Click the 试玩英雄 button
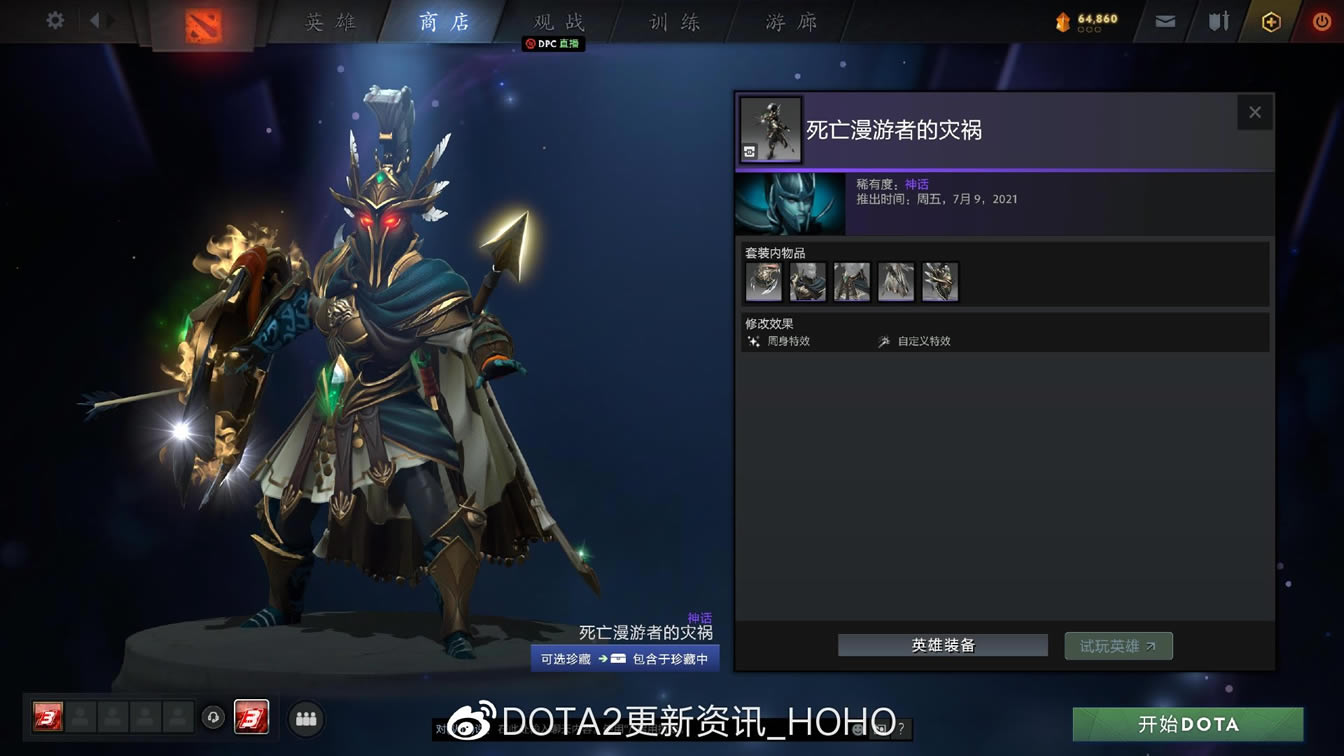The width and height of the screenshot is (1344, 756). 1117,645
